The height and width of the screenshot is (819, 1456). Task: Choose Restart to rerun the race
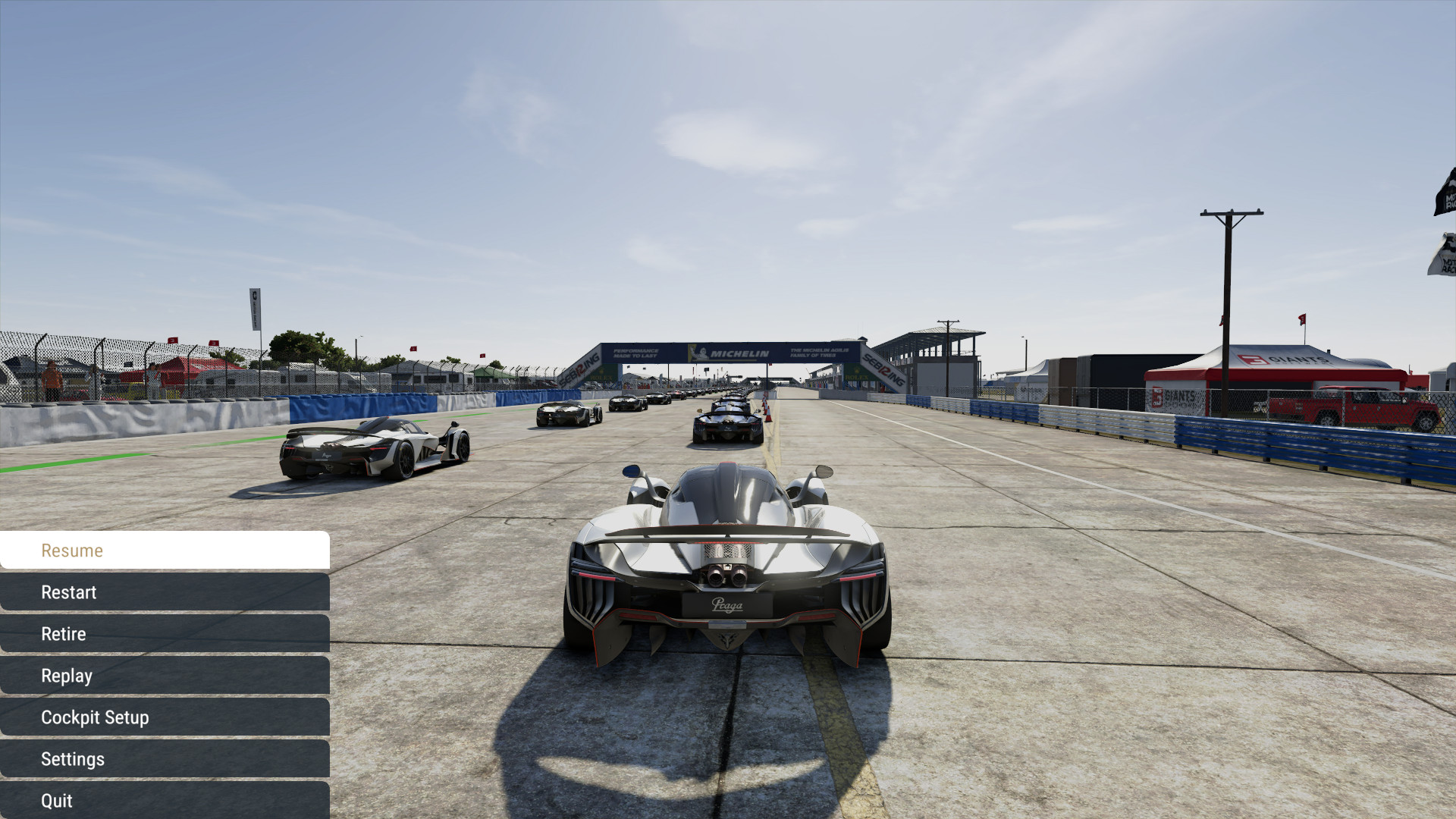165,592
